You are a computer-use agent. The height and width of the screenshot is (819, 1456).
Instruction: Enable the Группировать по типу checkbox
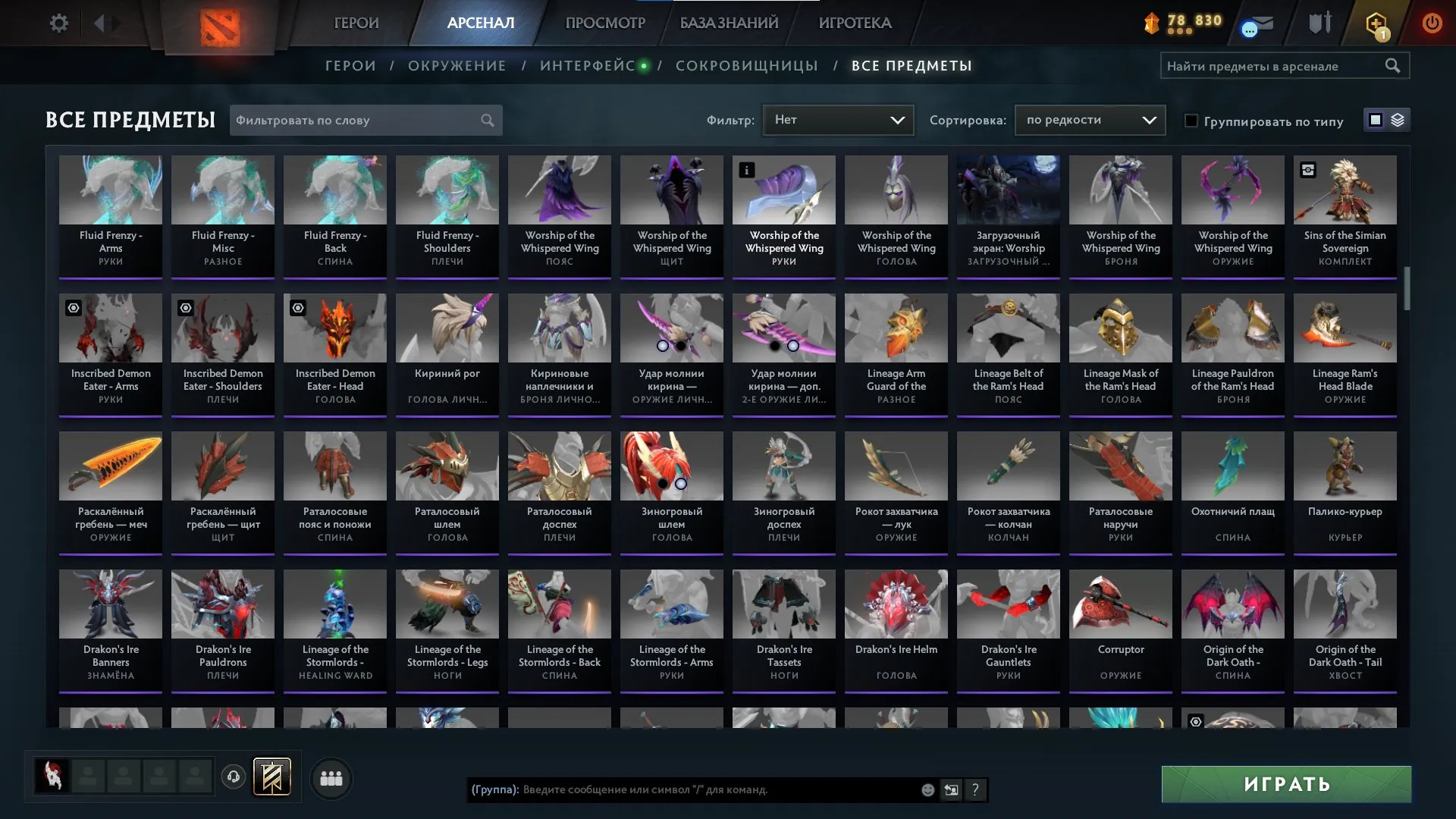(x=1192, y=121)
